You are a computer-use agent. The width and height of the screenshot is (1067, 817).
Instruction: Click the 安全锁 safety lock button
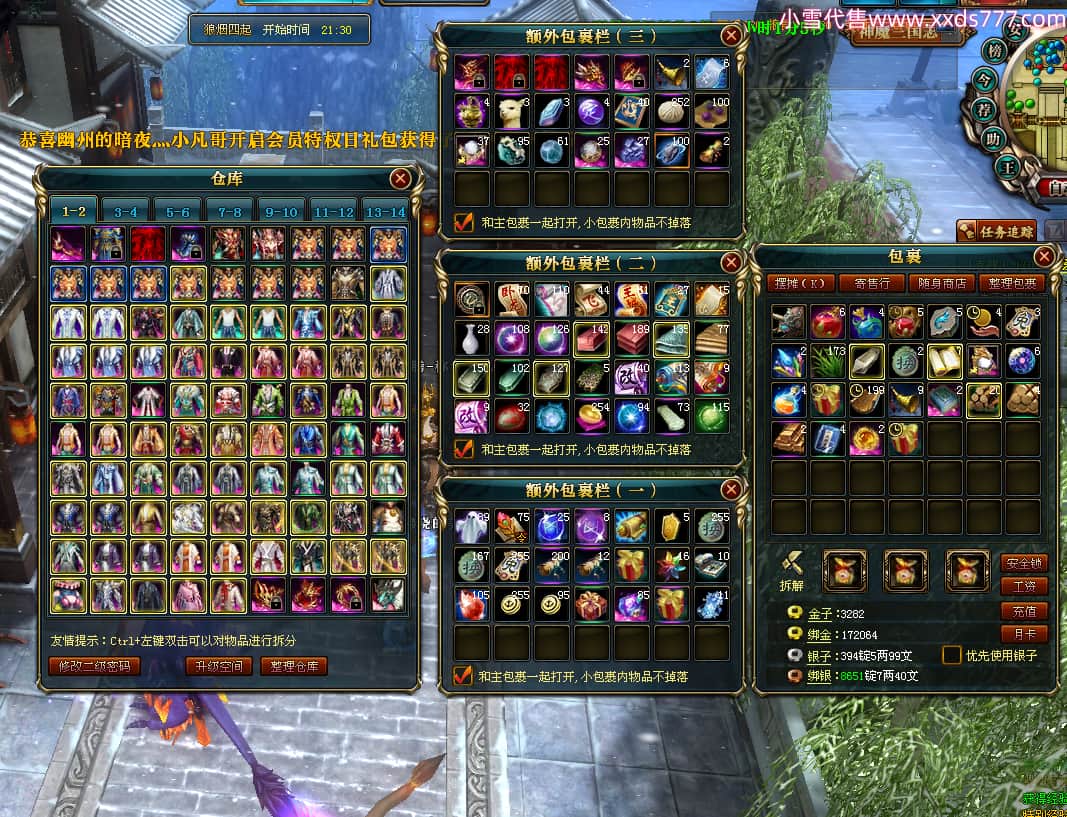point(1023,563)
